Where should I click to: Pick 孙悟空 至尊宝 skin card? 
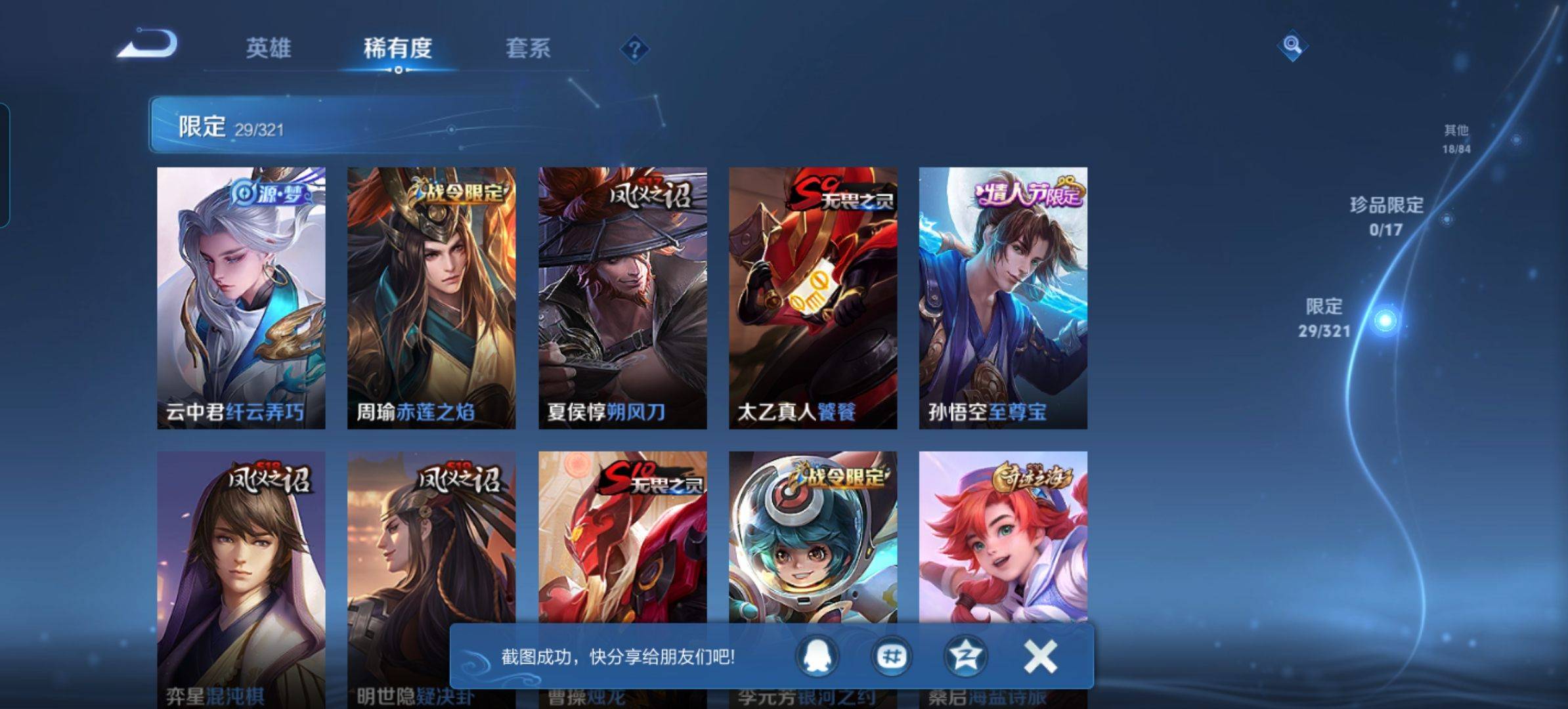(x=1003, y=298)
